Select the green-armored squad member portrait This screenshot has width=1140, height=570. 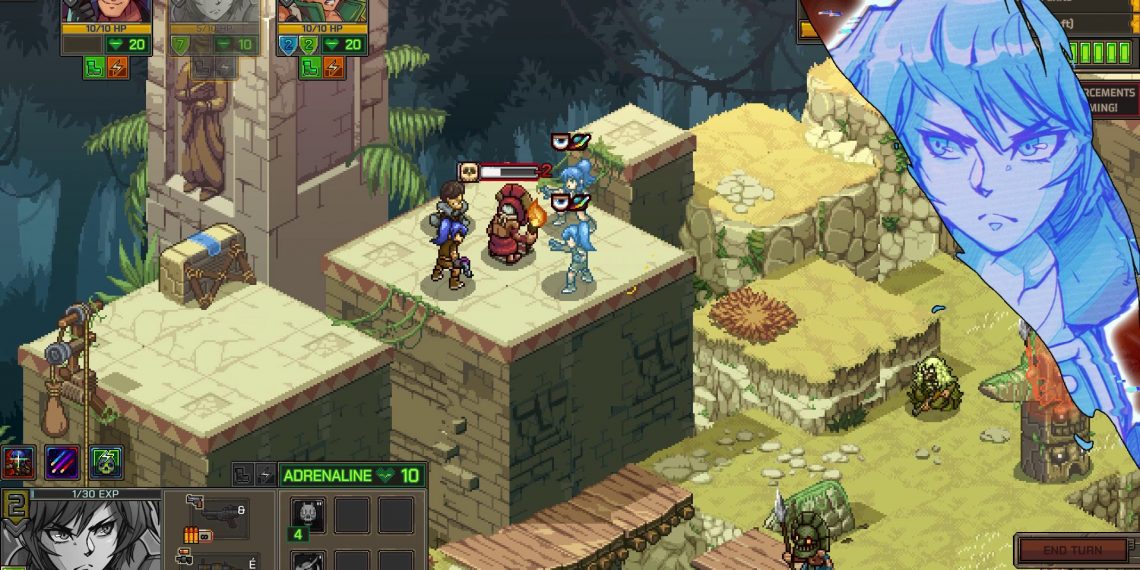(x=321, y=10)
